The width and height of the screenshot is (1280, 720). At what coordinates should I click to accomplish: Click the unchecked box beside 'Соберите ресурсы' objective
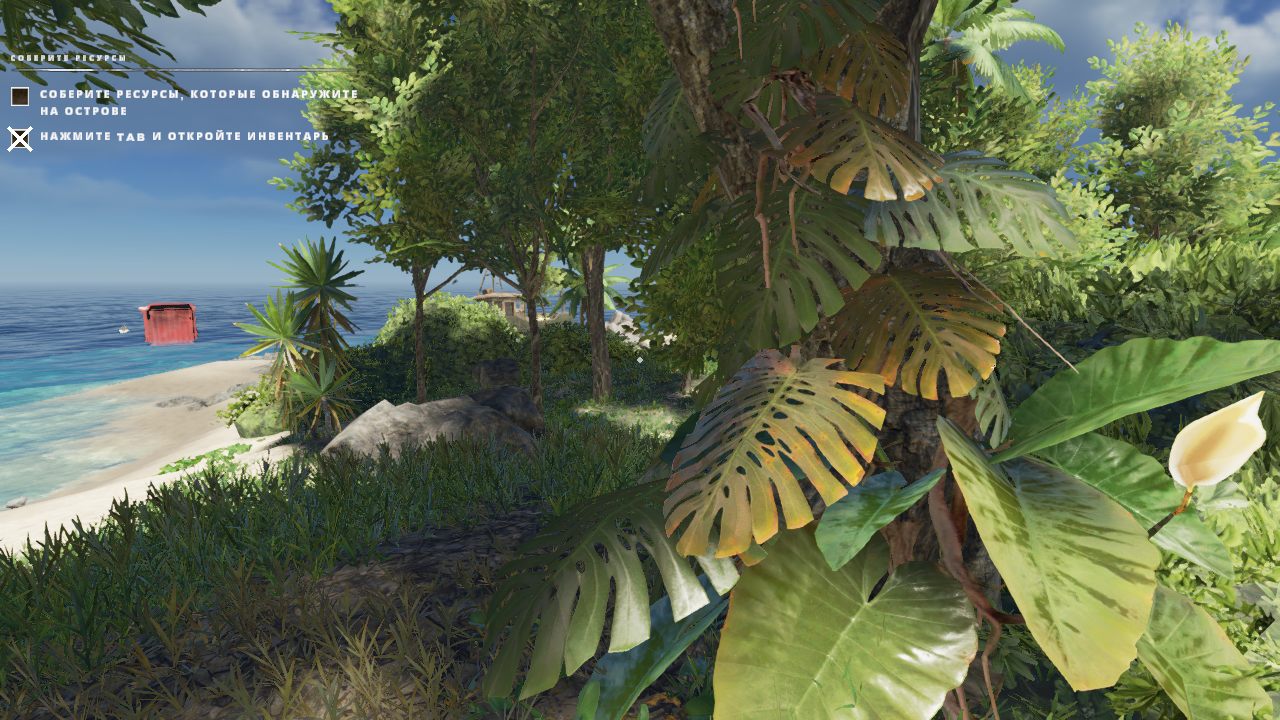(18, 95)
